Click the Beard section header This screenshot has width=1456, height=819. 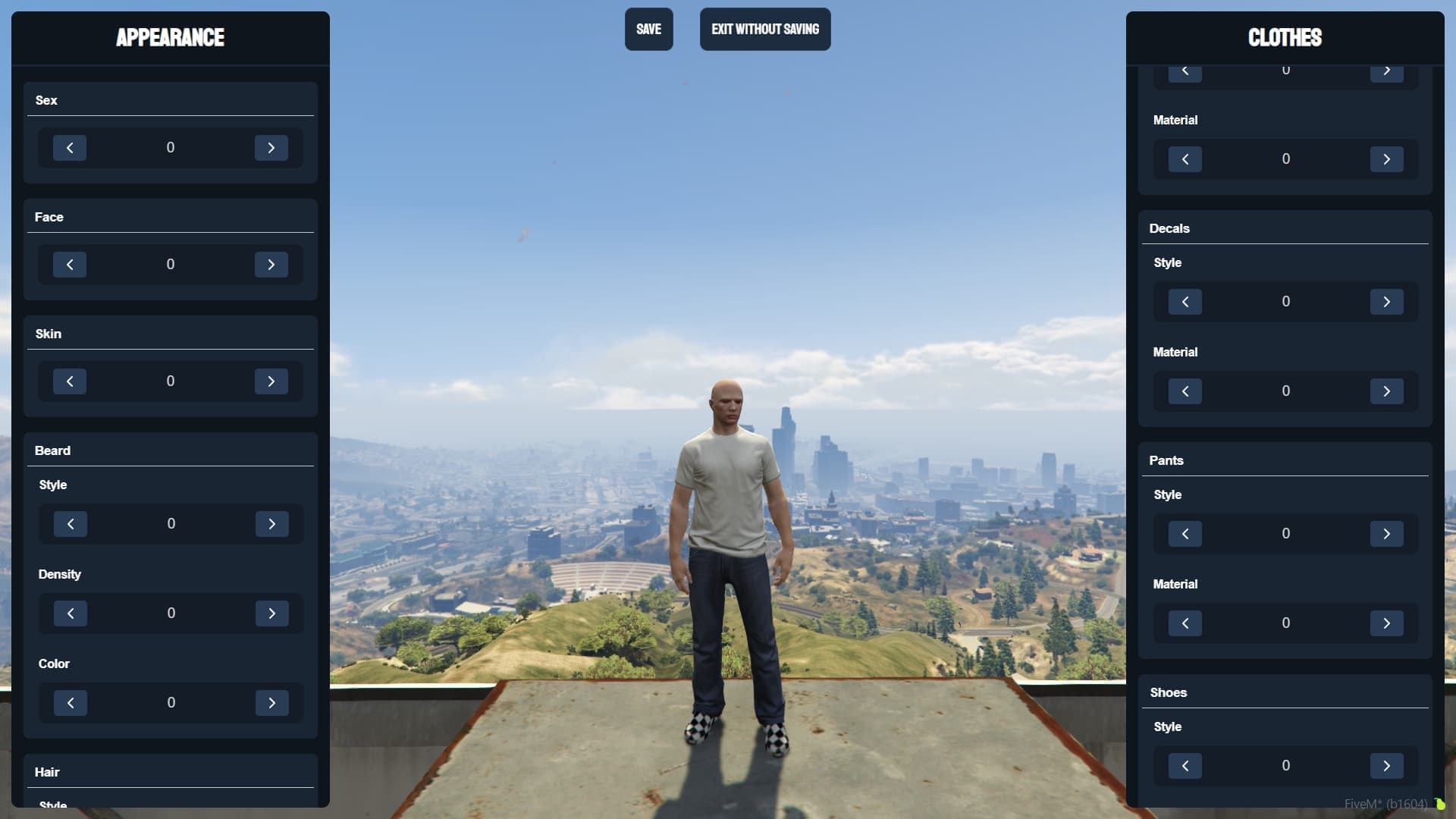52,450
